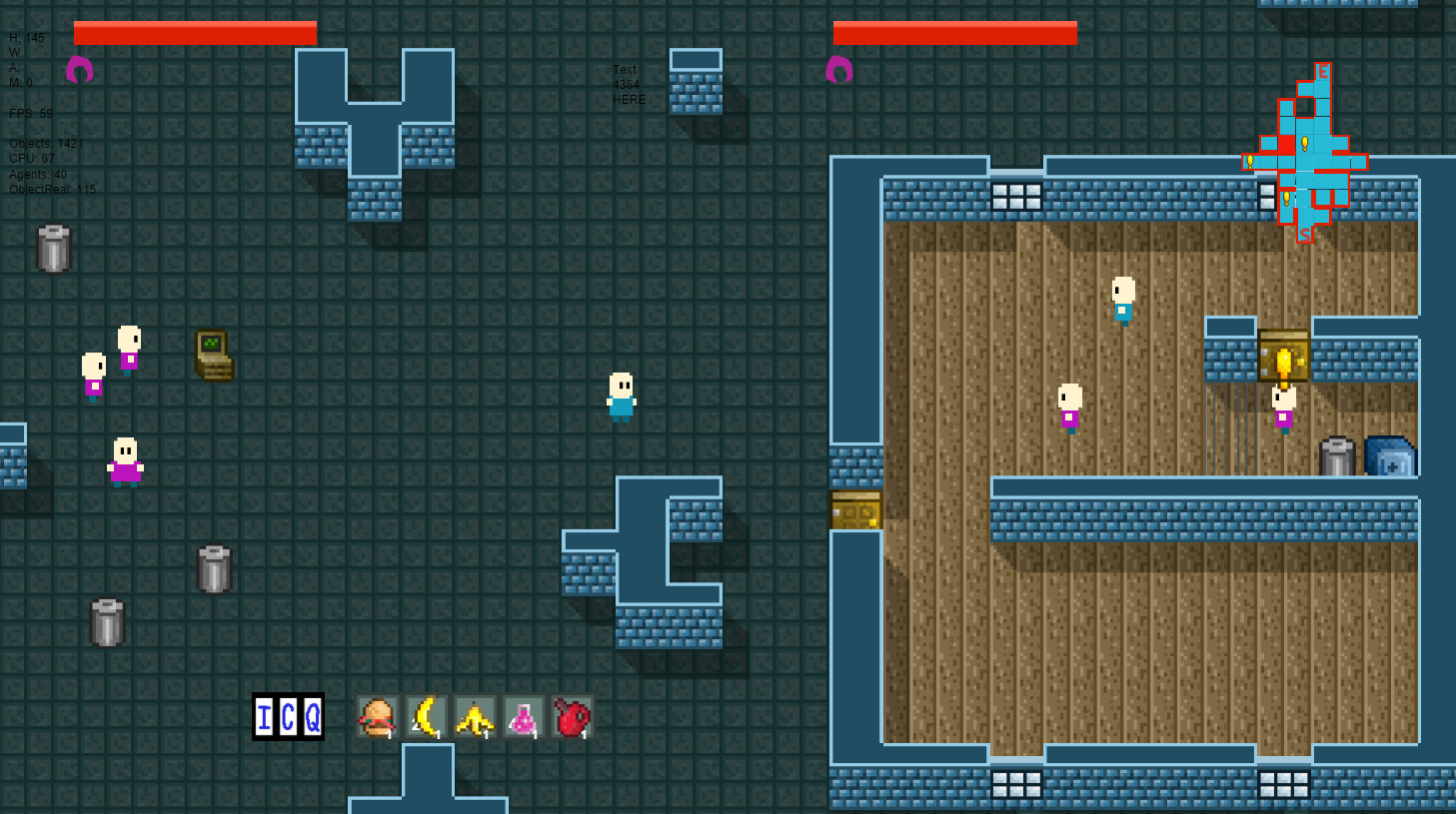Click the blue safe in the room corner

pos(1392,454)
